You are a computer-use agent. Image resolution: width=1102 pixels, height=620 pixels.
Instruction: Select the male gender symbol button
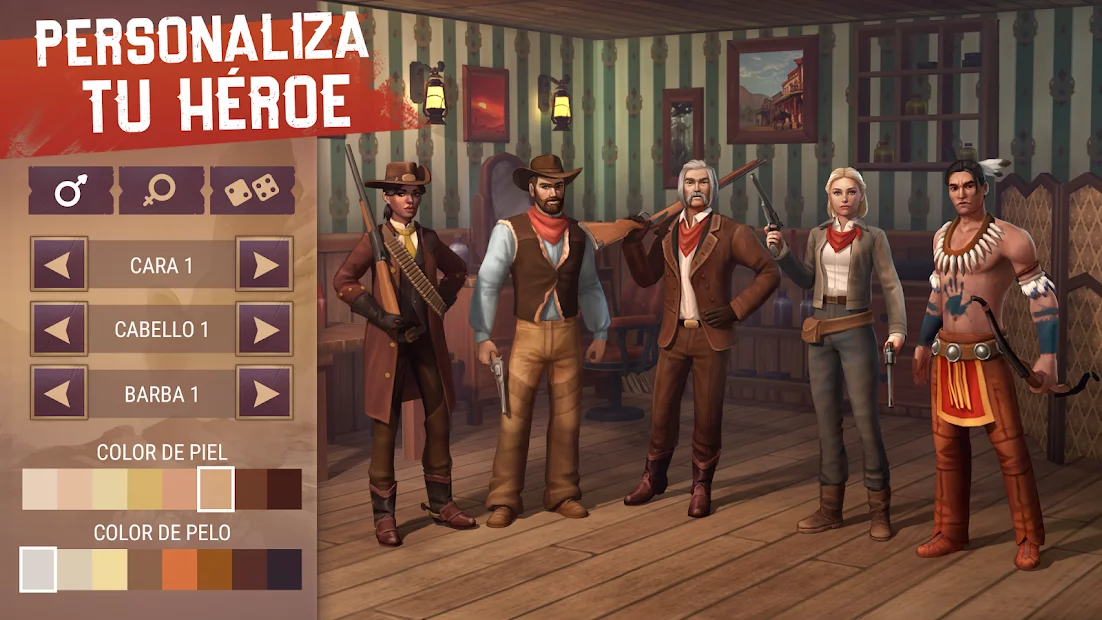[70, 190]
